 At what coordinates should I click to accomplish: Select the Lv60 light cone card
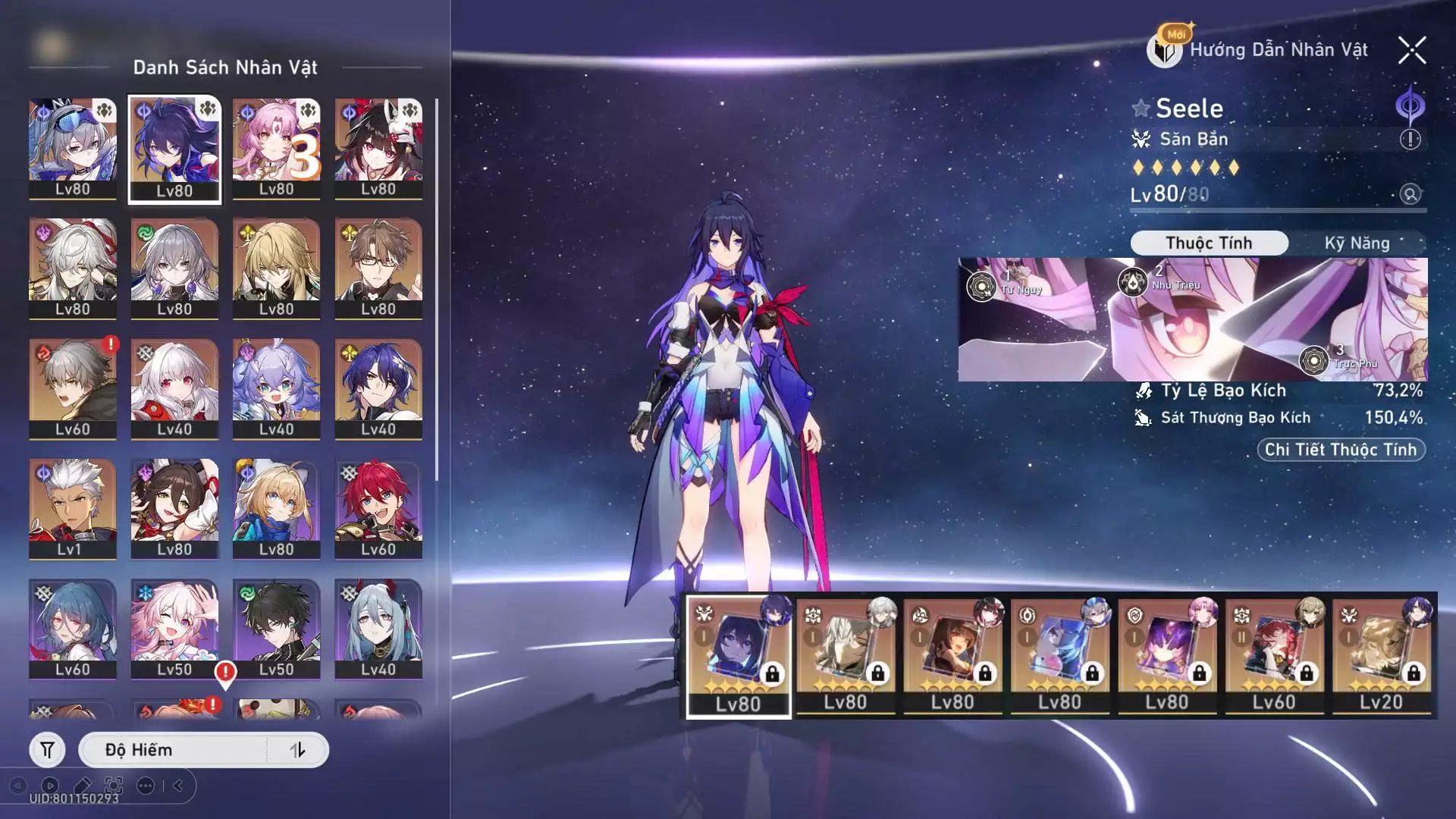pyautogui.click(x=1274, y=656)
